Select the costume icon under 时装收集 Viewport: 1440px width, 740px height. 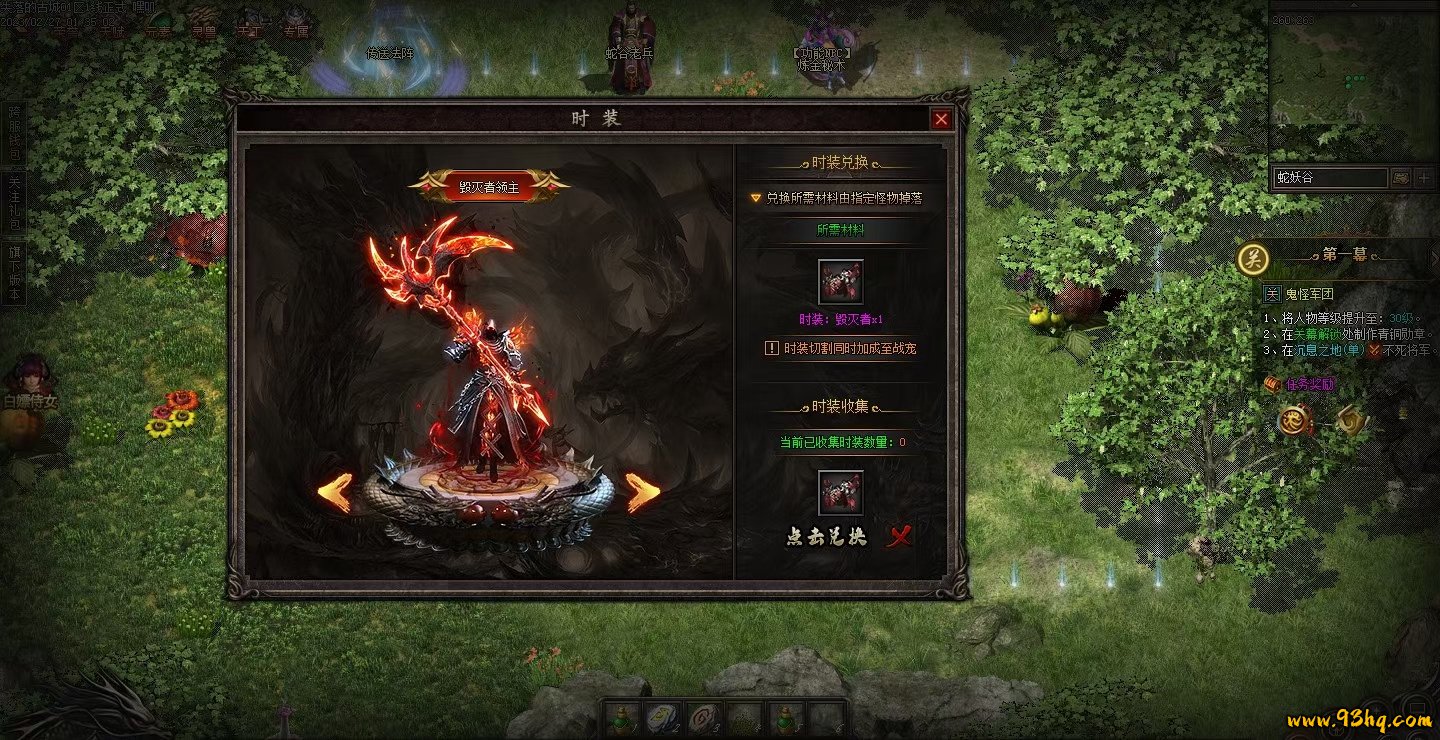click(x=840, y=493)
